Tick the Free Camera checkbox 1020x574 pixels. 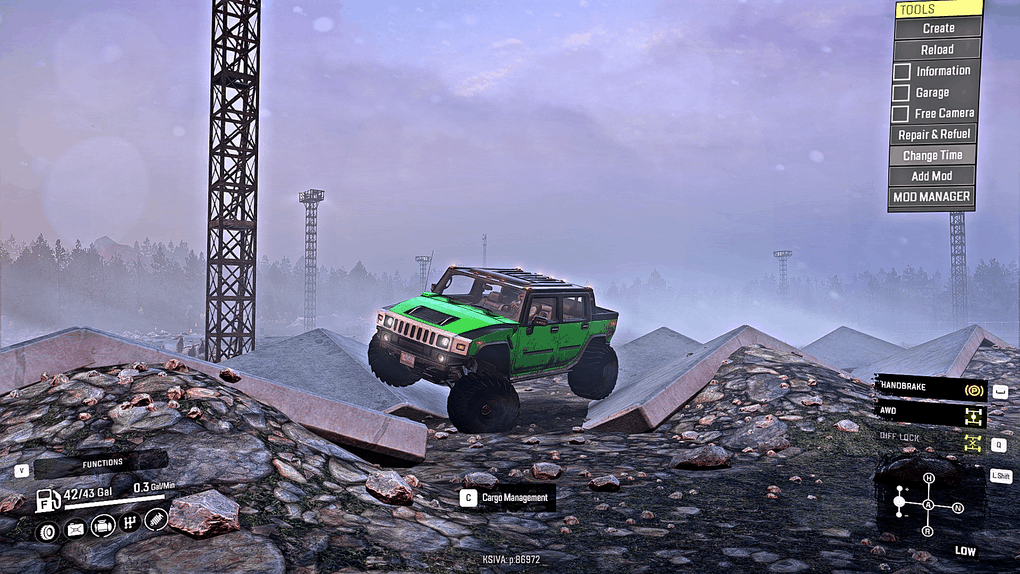pyautogui.click(x=901, y=114)
